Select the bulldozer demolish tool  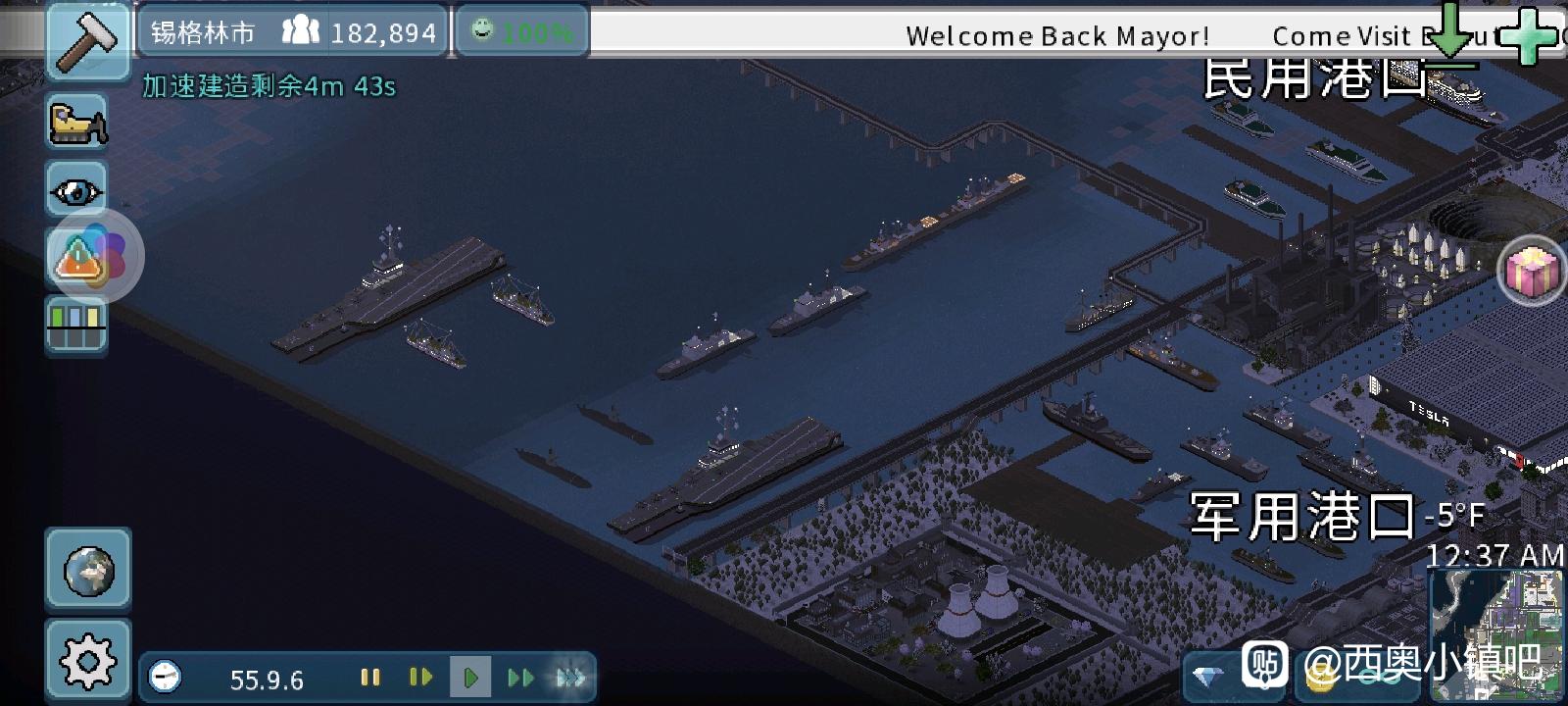(x=77, y=123)
